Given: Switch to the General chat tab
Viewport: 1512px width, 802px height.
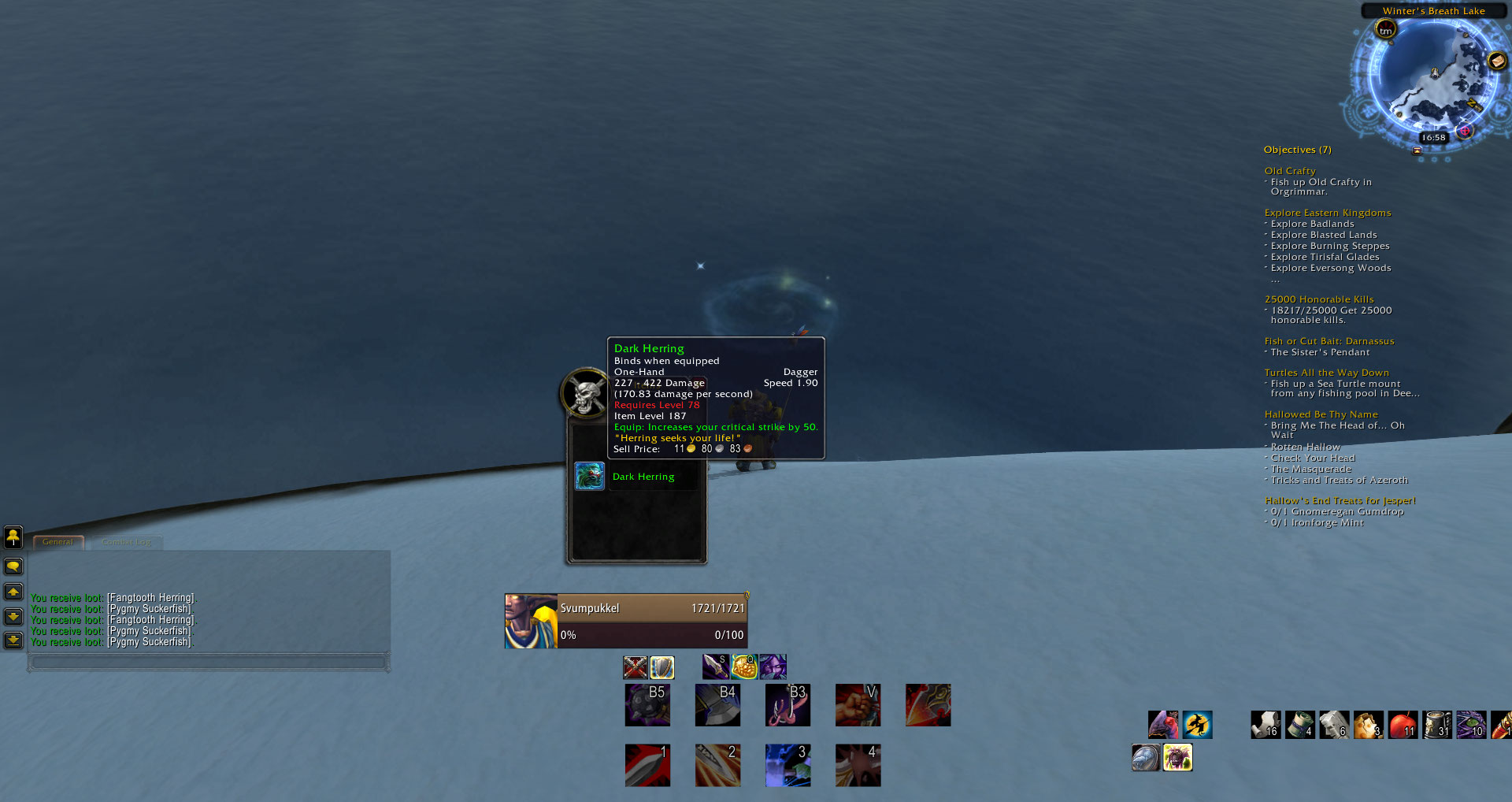Looking at the screenshot, I should [58, 542].
